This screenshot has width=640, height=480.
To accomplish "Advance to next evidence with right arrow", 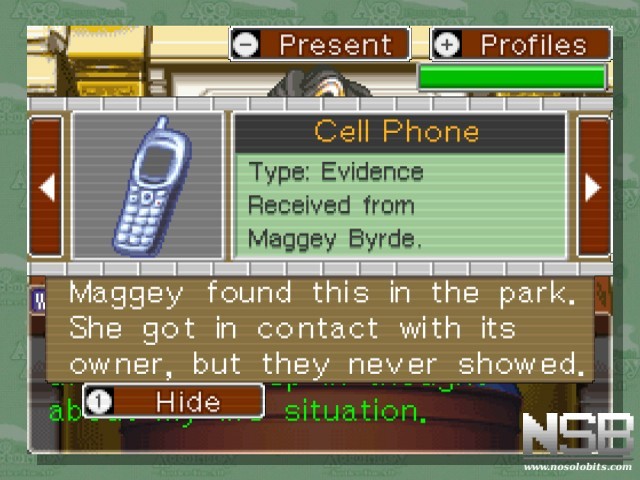I will 593,186.
